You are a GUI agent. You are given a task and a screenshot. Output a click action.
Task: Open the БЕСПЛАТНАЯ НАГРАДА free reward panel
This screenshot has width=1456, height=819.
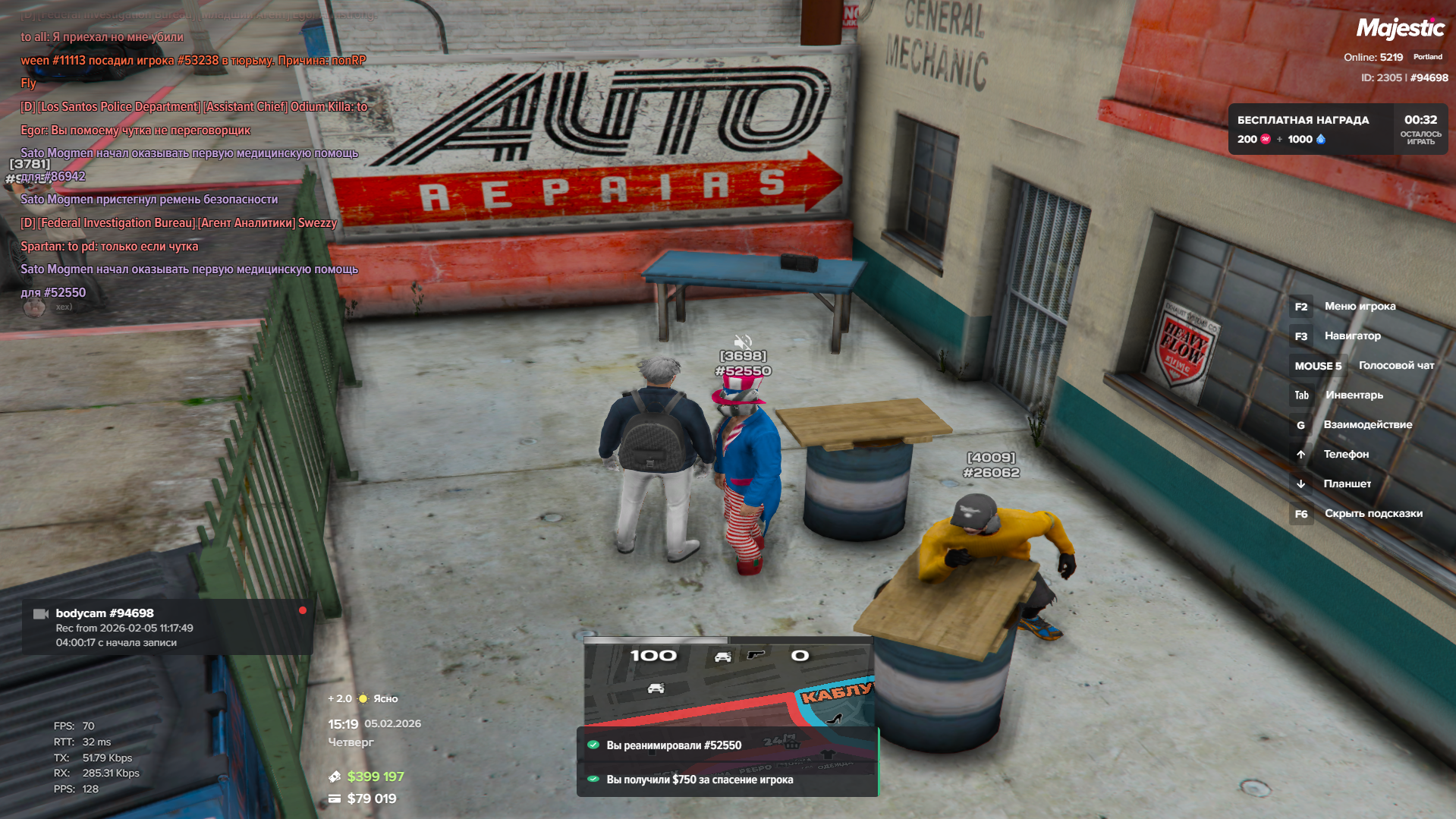[1337, 129]
